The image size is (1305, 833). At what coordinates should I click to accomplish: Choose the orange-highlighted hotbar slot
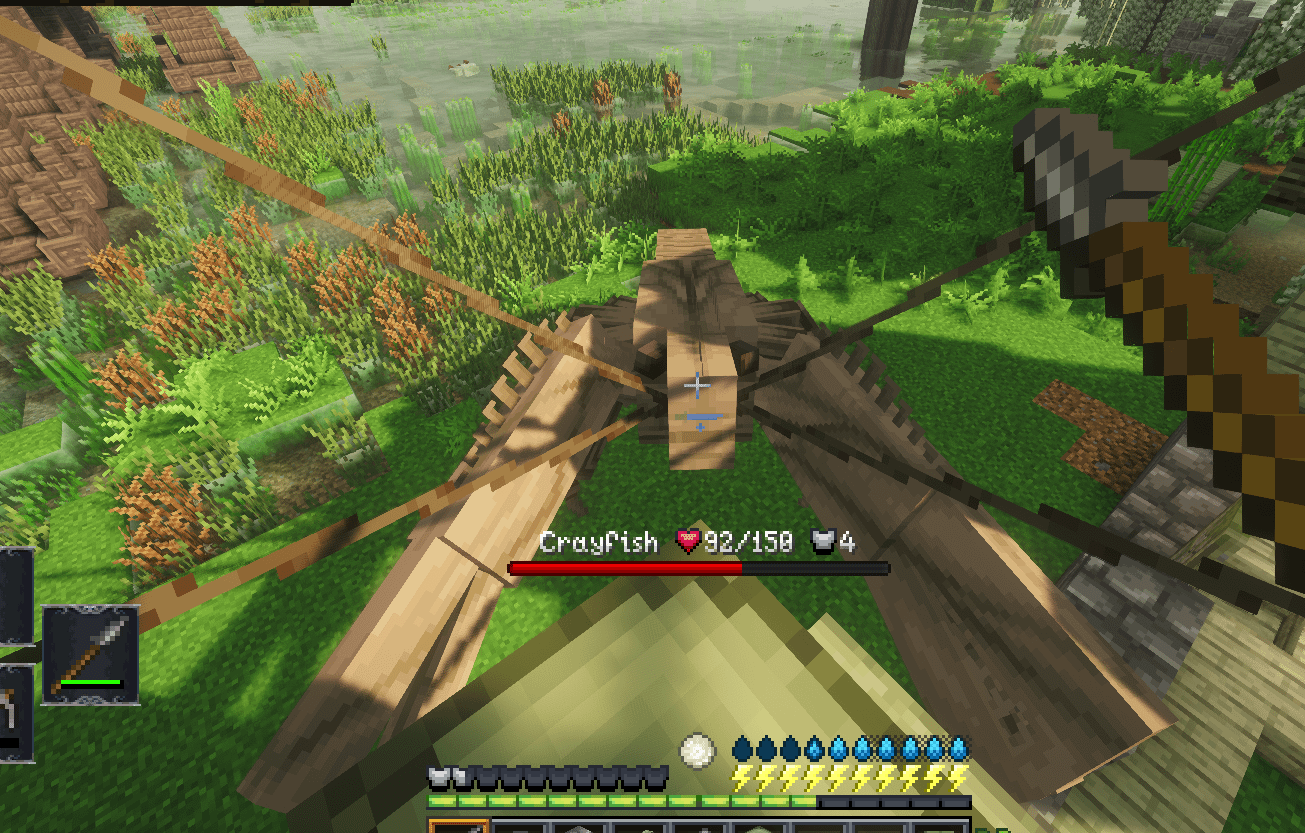(459, 826)
